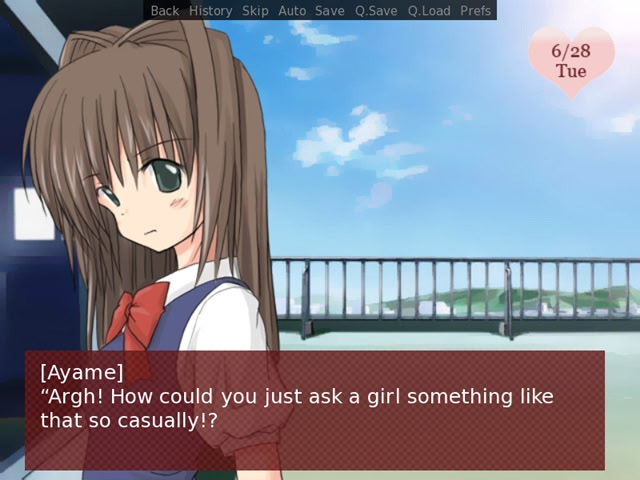This screenshot has height=480, width=640.
Task: Toggle Auto advance mode
Action: click(x=292, y=11)
